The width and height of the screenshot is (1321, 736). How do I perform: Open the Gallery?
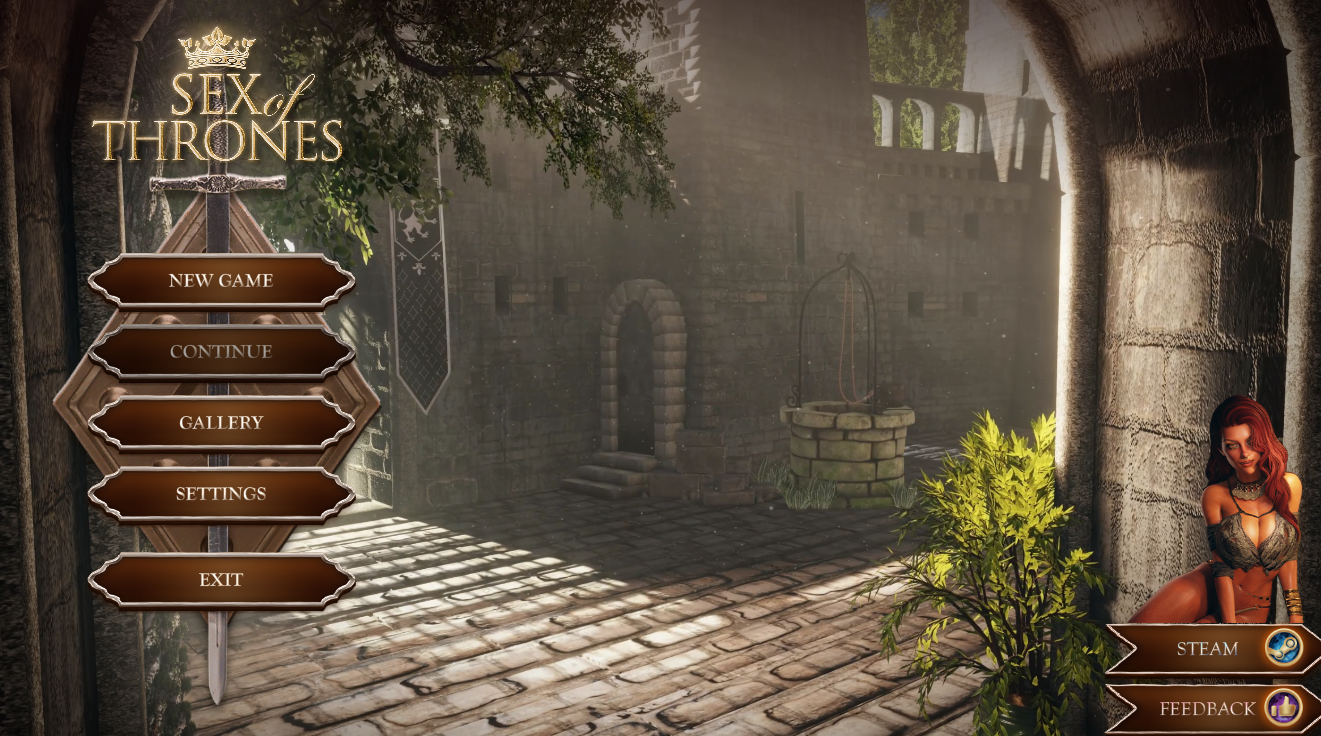click(x=221, y=423)
